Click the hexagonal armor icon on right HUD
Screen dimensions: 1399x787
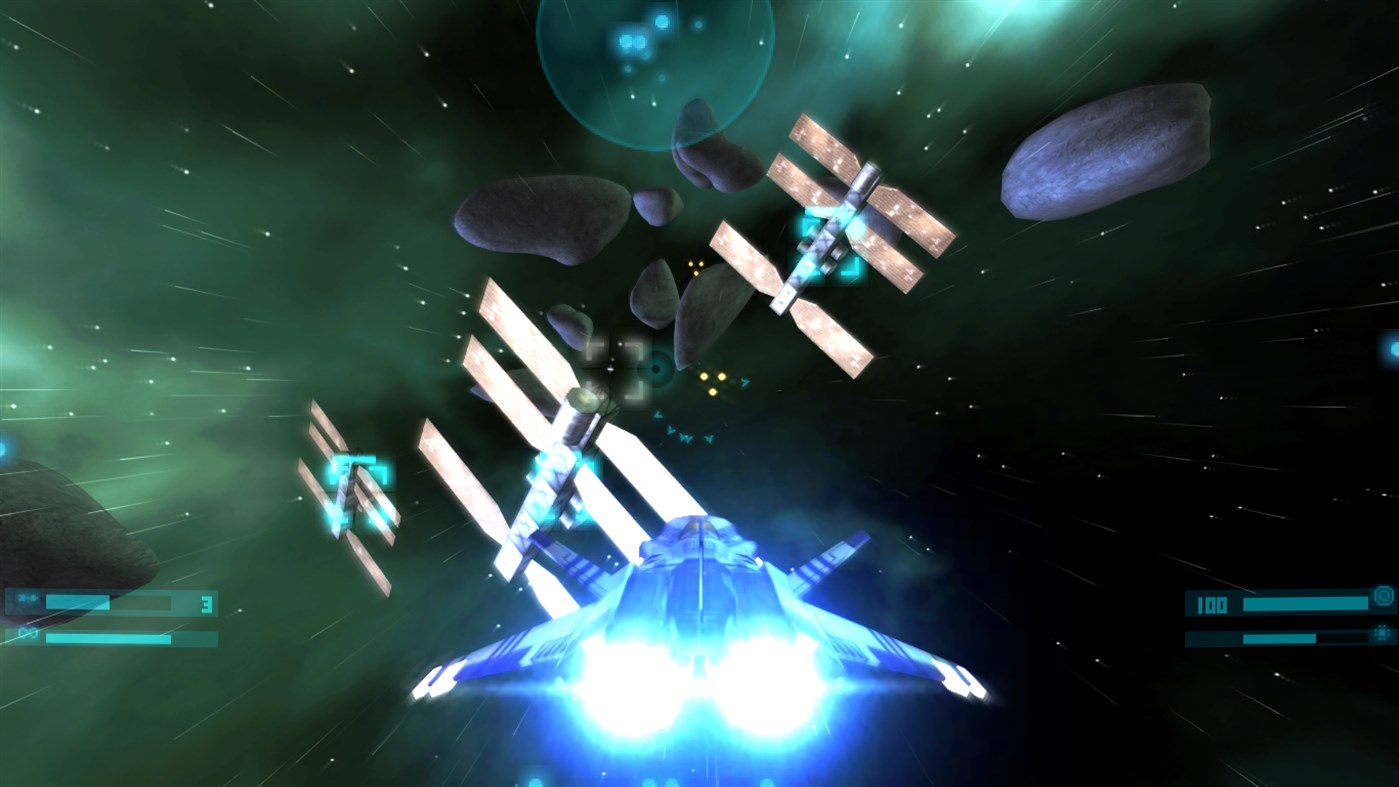pos(1383,633)
